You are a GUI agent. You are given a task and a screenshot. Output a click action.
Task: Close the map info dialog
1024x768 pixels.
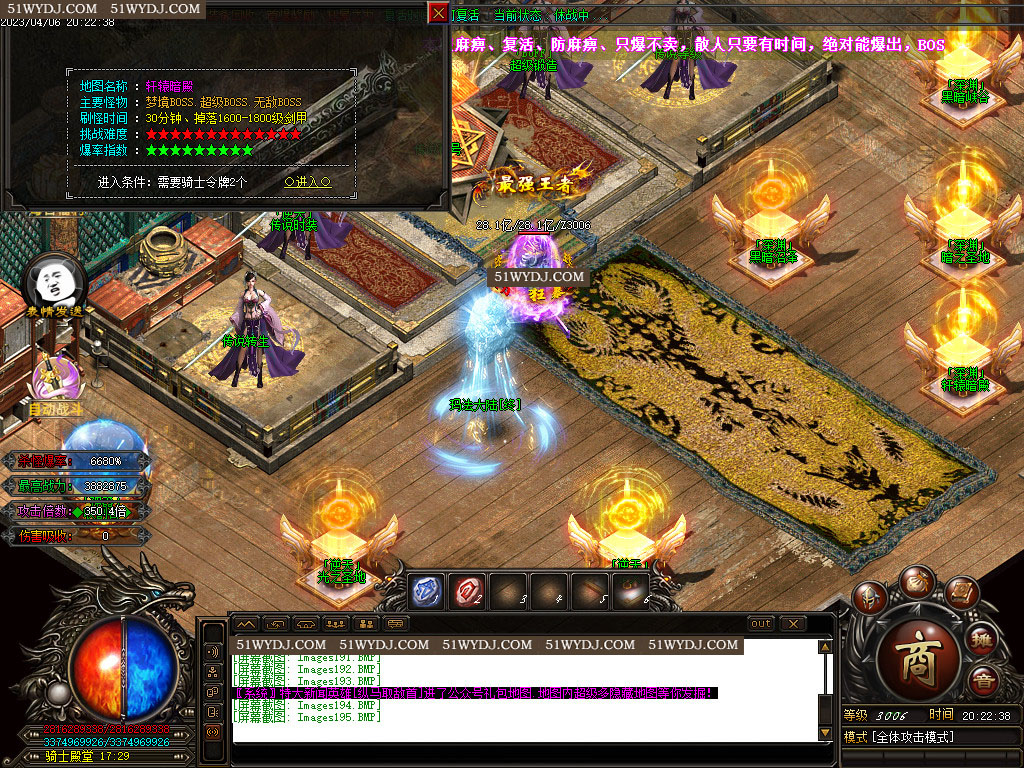pos(438,13)
